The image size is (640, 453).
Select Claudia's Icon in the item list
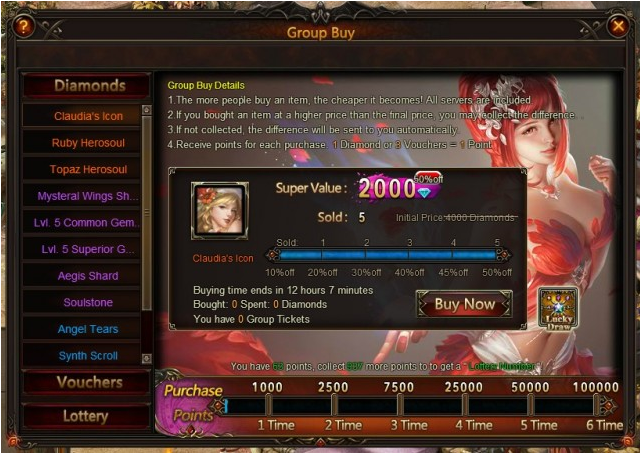point(86,116)
